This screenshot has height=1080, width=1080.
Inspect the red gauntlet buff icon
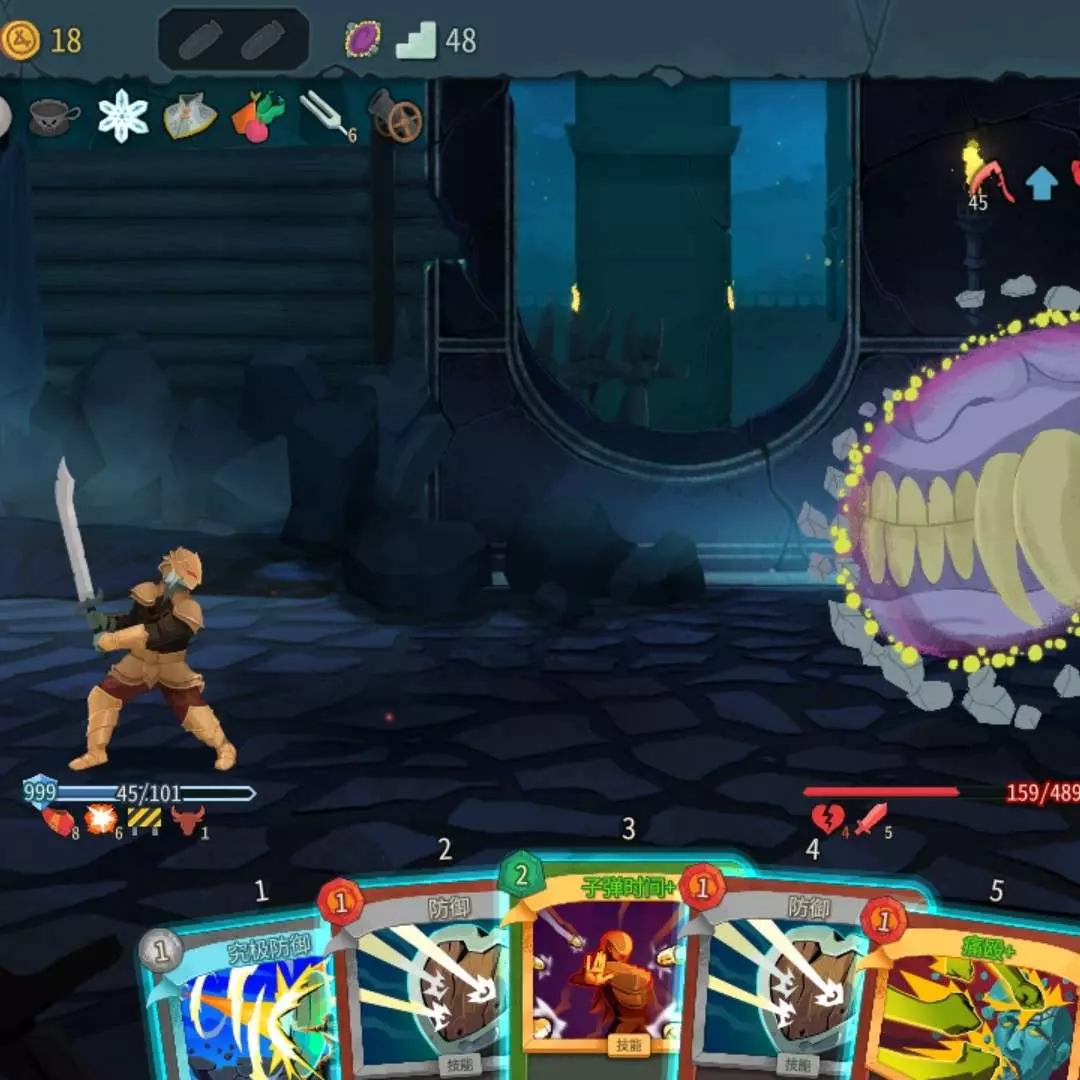tap(58, 821)
